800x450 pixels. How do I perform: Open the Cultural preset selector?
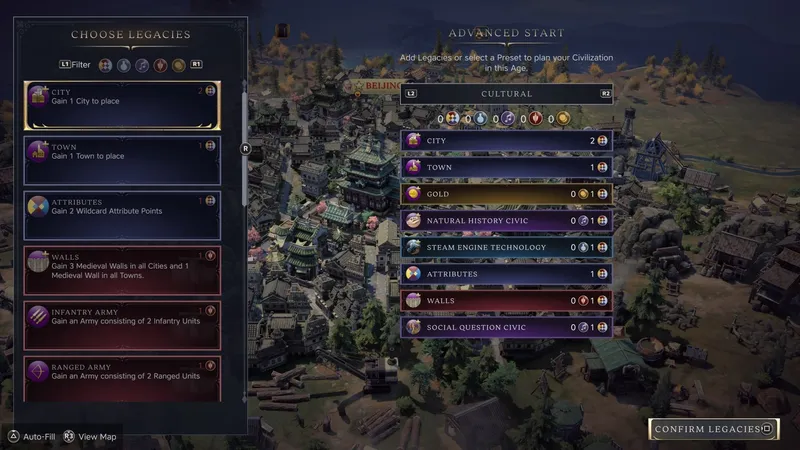(x=506, y=94)
